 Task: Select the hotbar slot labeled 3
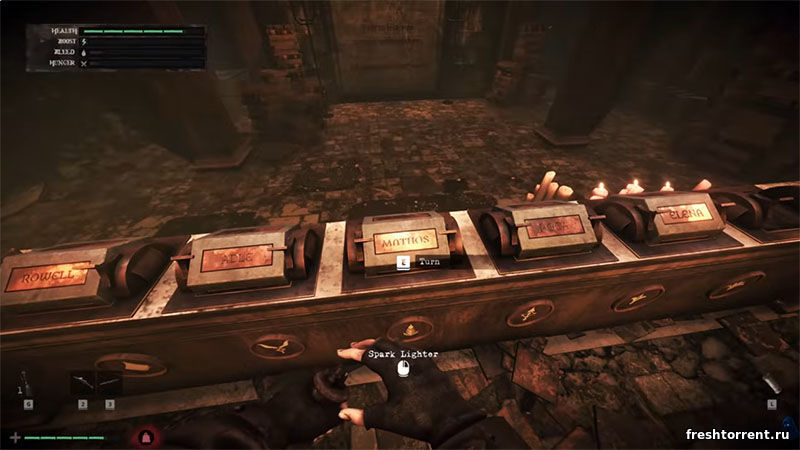coord(108,384)
